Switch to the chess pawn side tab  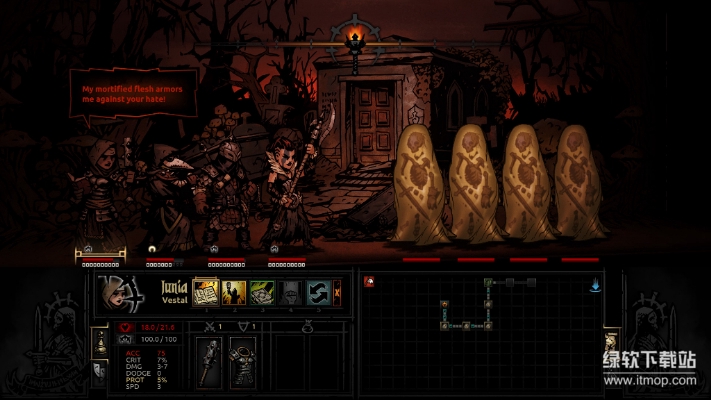tap(99, 342)
